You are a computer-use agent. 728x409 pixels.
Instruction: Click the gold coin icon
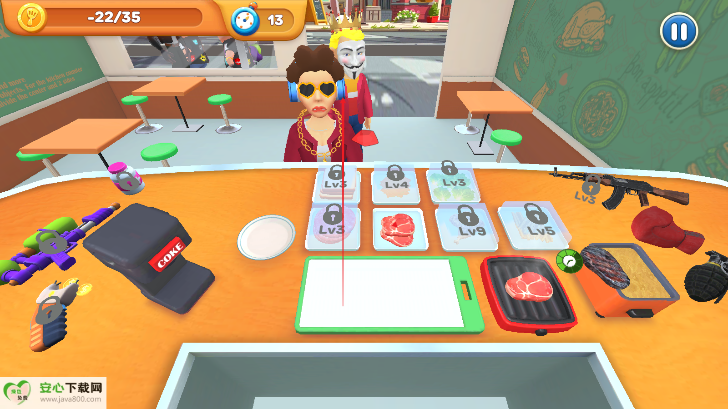click(32, 17)
